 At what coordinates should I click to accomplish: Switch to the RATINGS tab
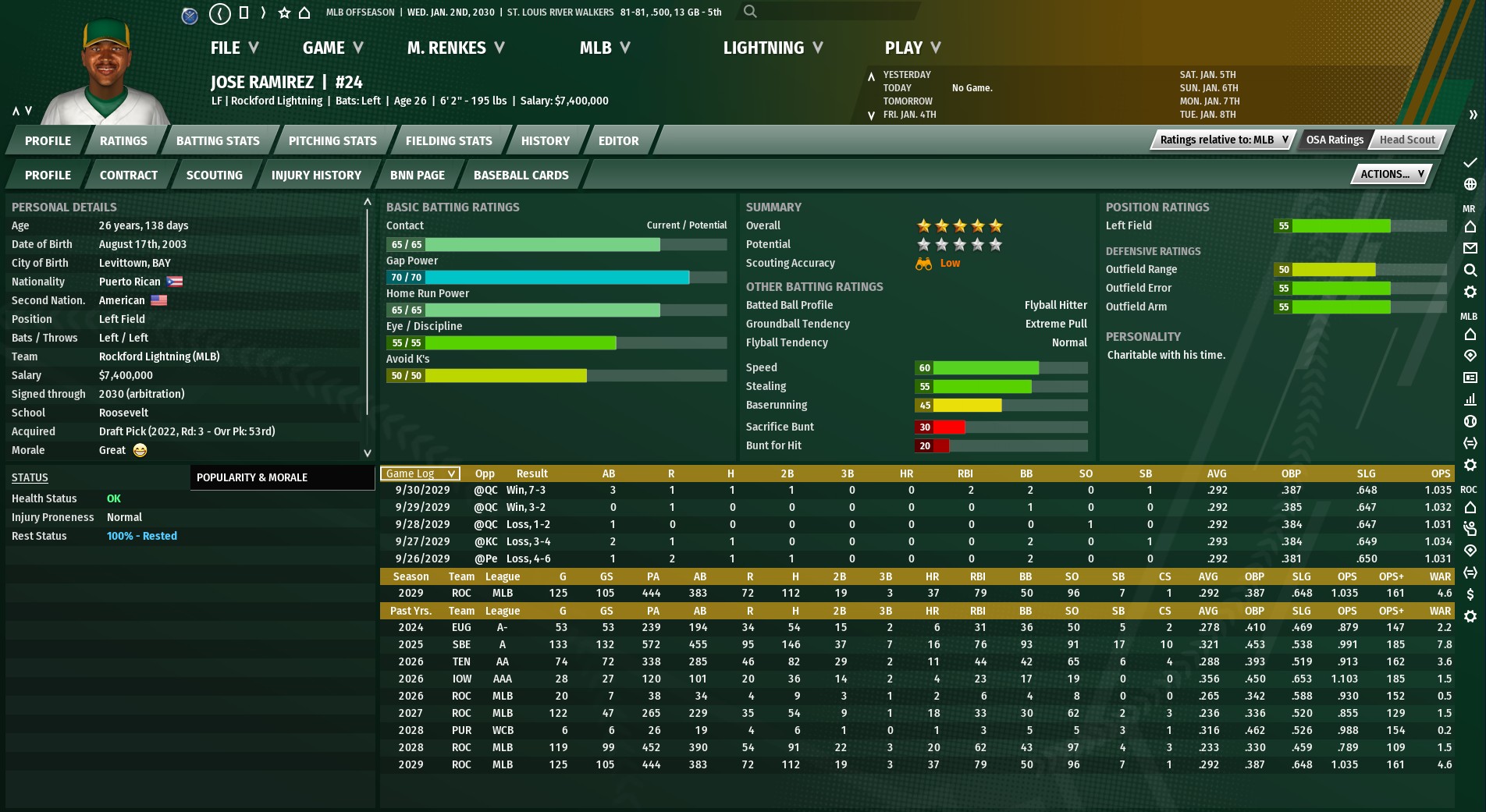[x=123, y=141]
